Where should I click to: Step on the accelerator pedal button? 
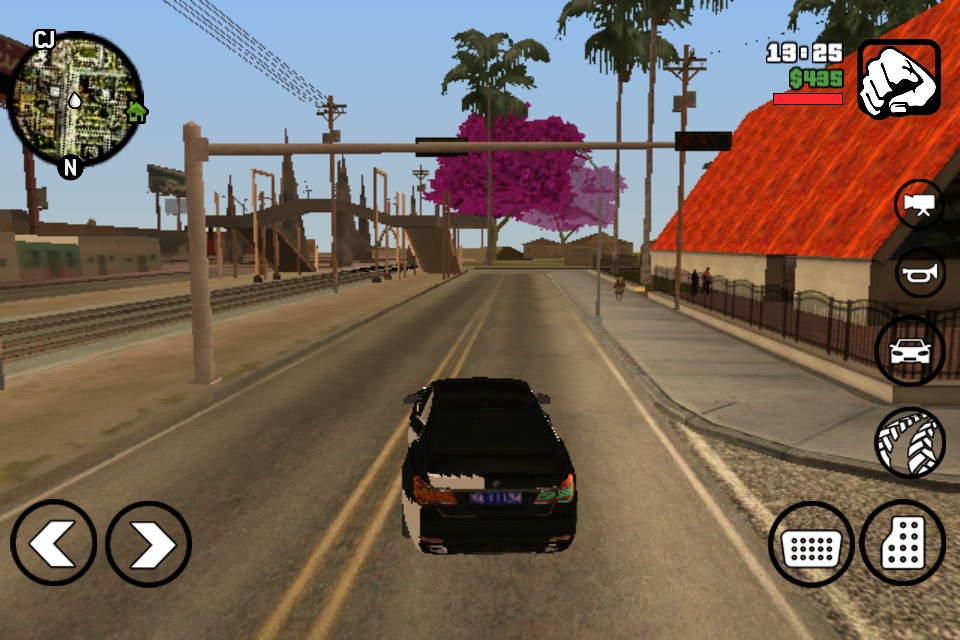pos(903,543)
